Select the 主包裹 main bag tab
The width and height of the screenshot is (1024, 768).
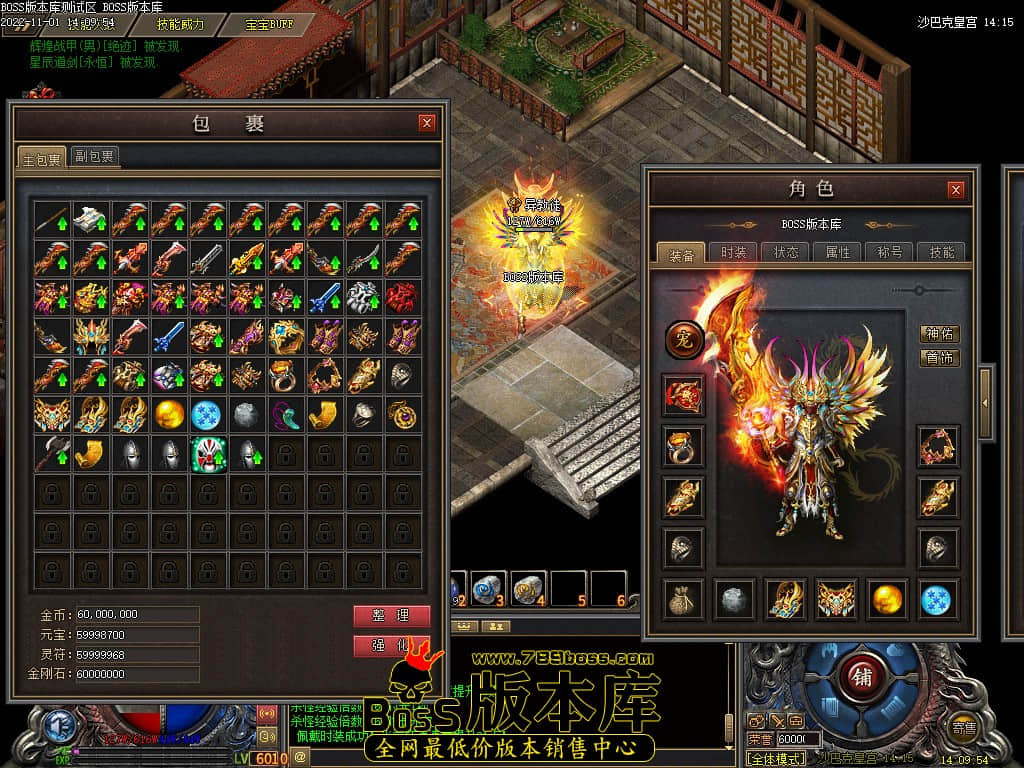(x=42, y=158)
